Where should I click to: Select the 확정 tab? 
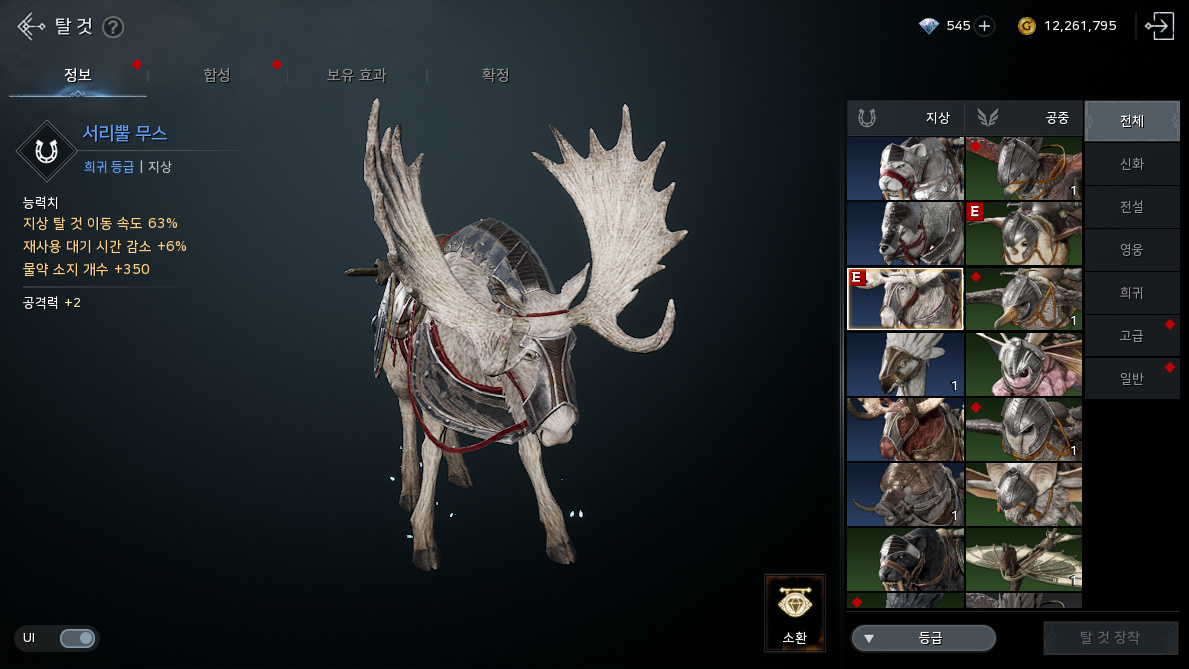[496, 75]
